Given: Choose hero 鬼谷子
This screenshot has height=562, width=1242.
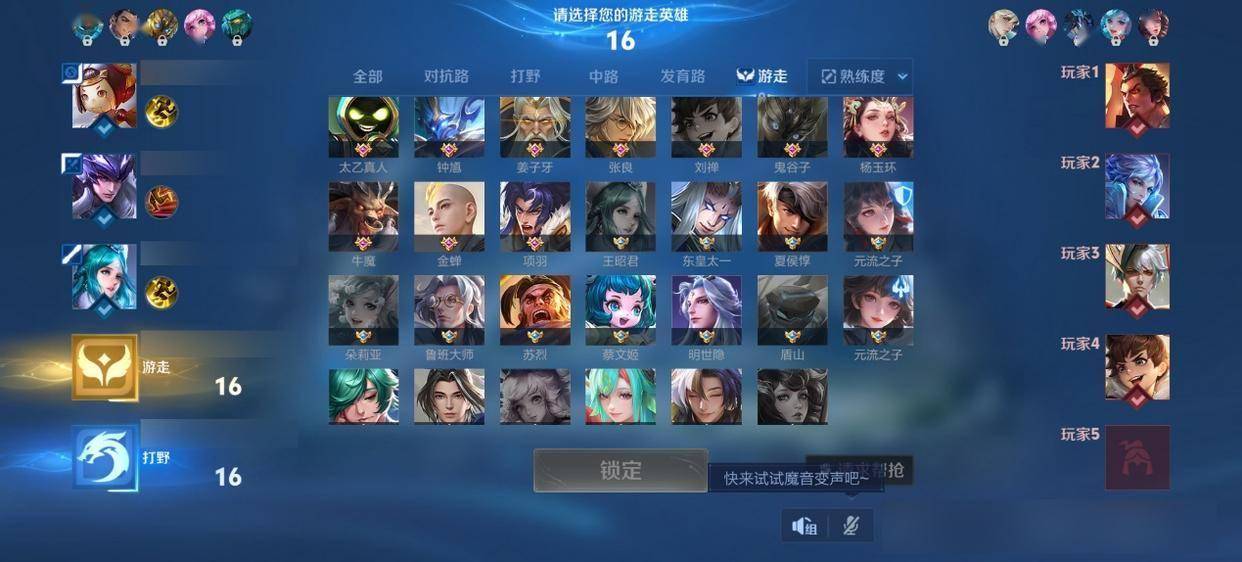Looking at the screenshot, I should point(792,127).
